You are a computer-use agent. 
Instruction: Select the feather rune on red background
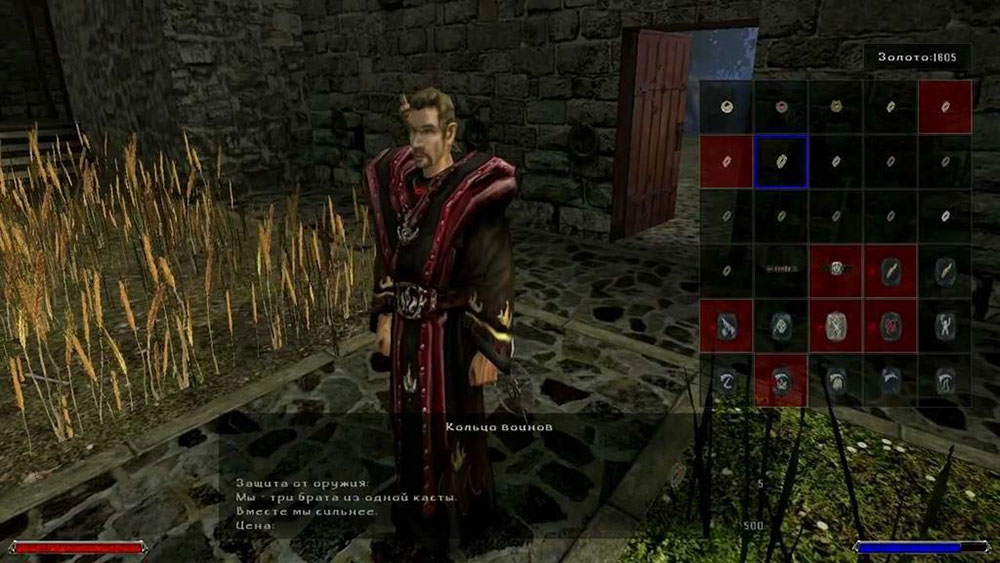point(890,271)
